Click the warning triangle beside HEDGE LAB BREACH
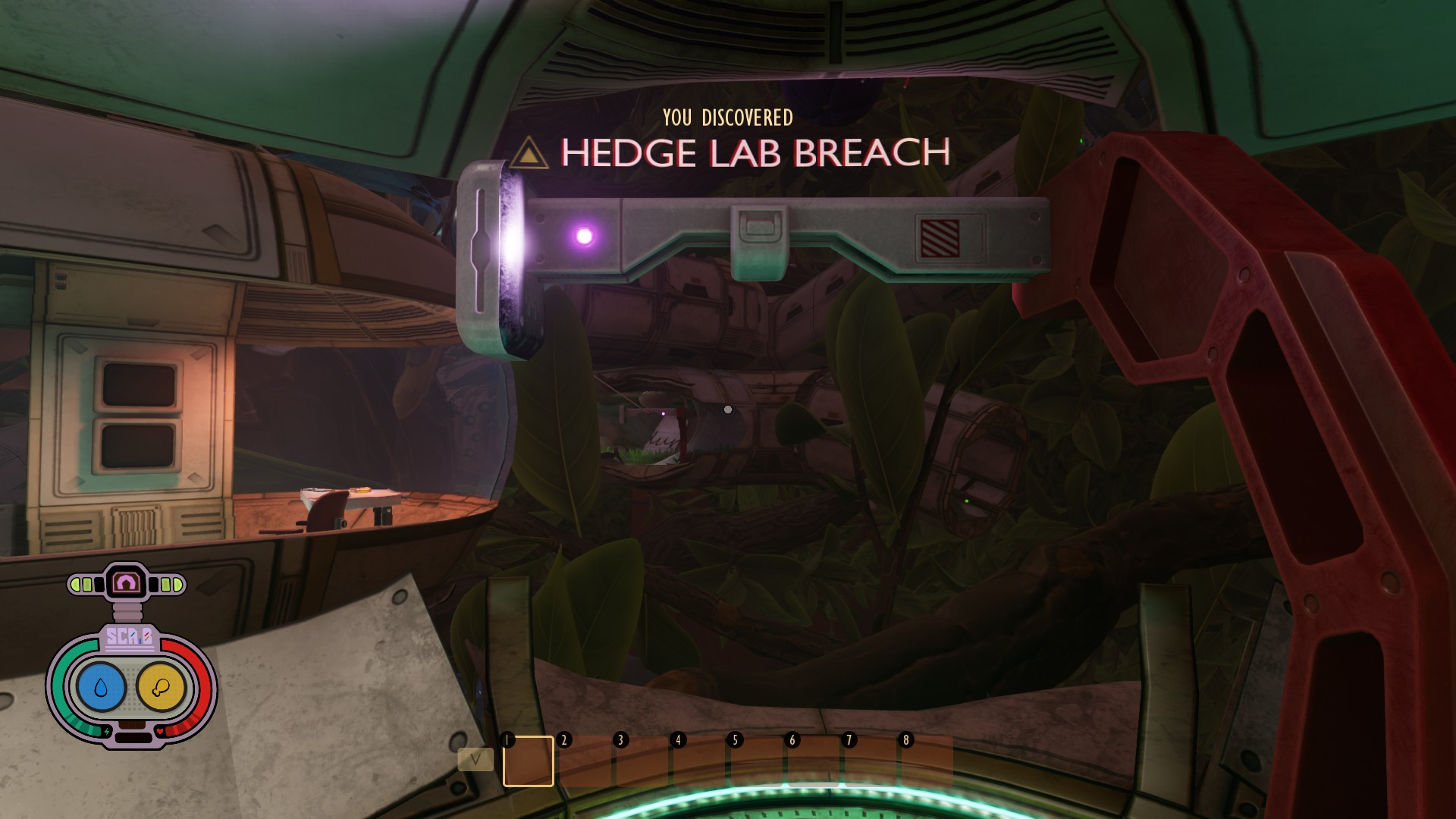The height and width of the screenshot is (819, 1456). (528, 153)
